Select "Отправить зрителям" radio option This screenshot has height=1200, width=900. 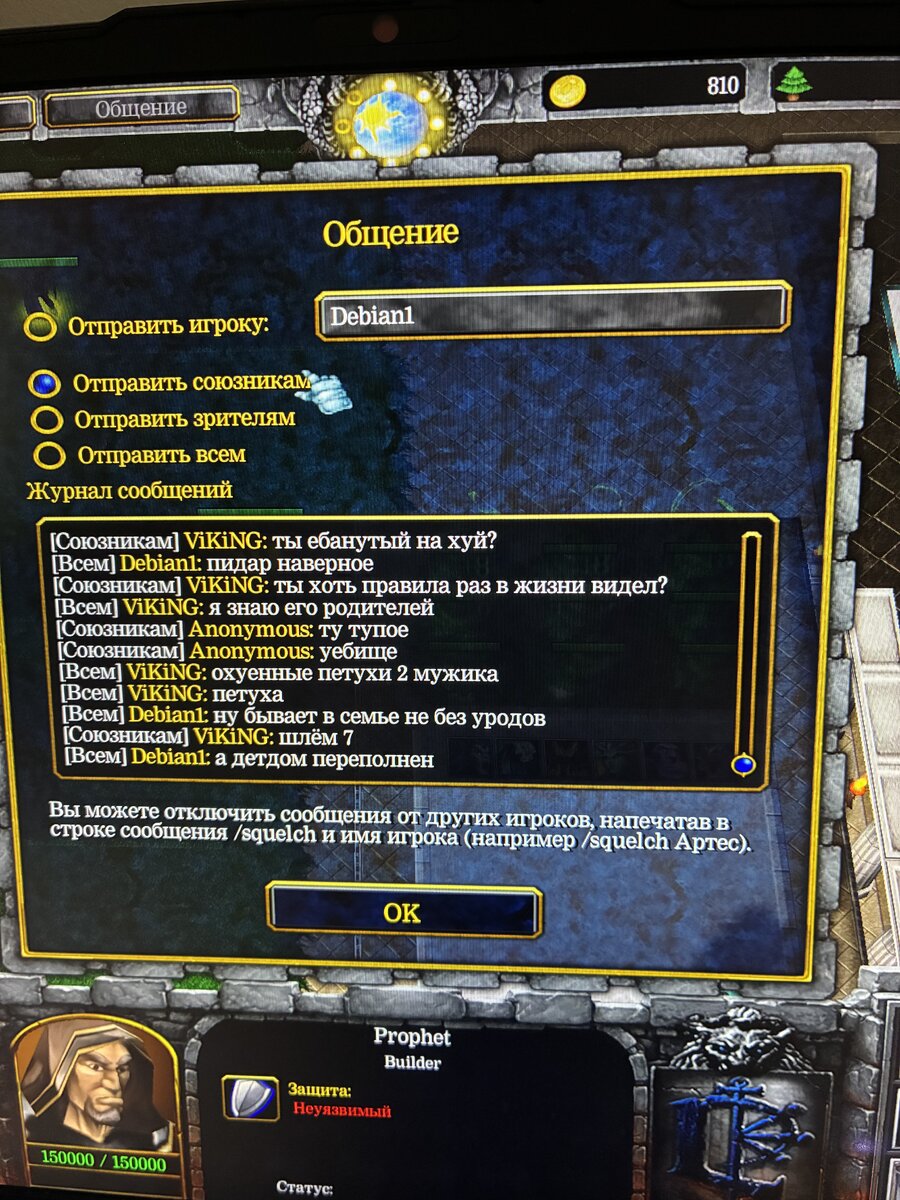coord(47,419)
